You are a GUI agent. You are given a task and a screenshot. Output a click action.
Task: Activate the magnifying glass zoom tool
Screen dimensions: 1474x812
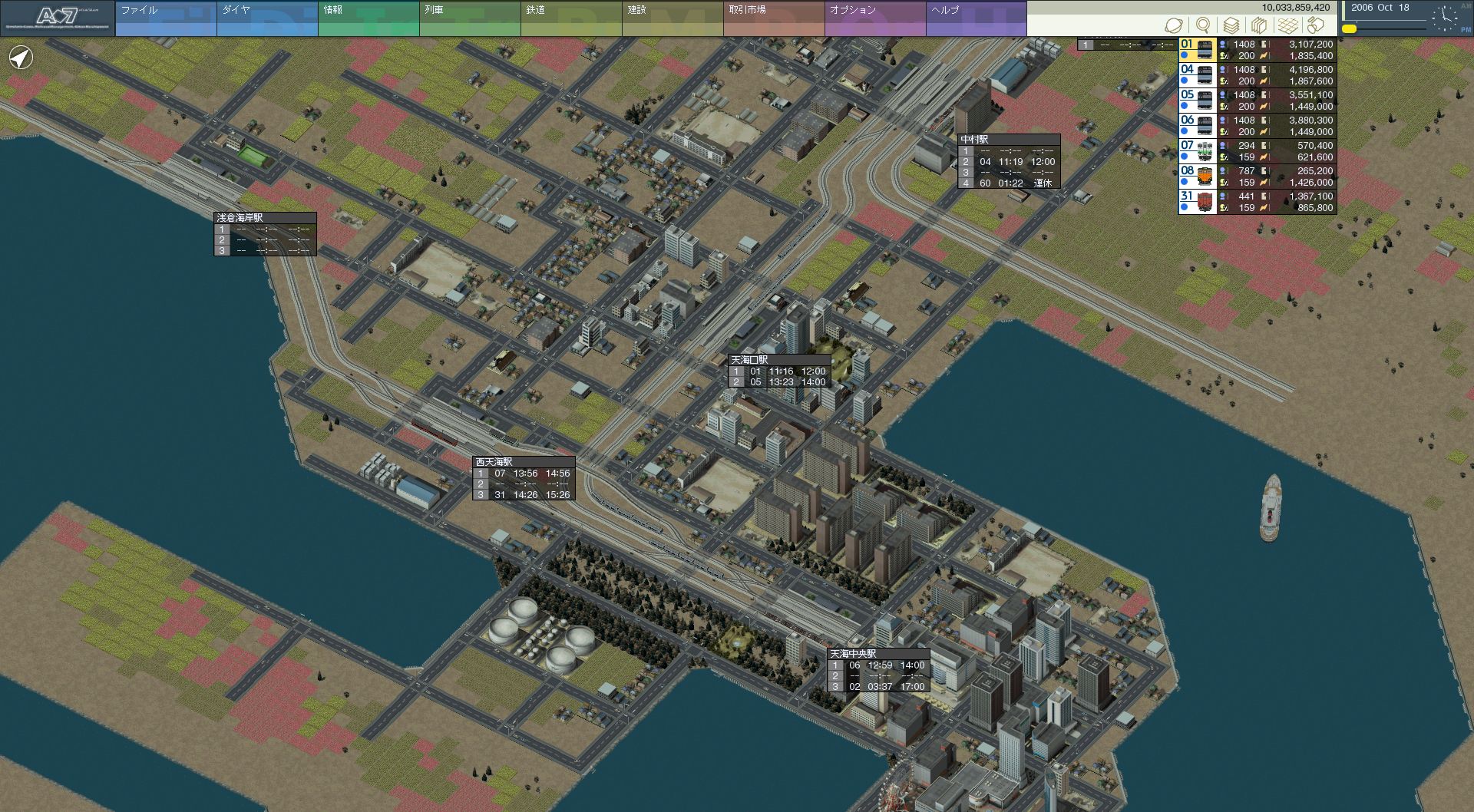click(1203, 25)
